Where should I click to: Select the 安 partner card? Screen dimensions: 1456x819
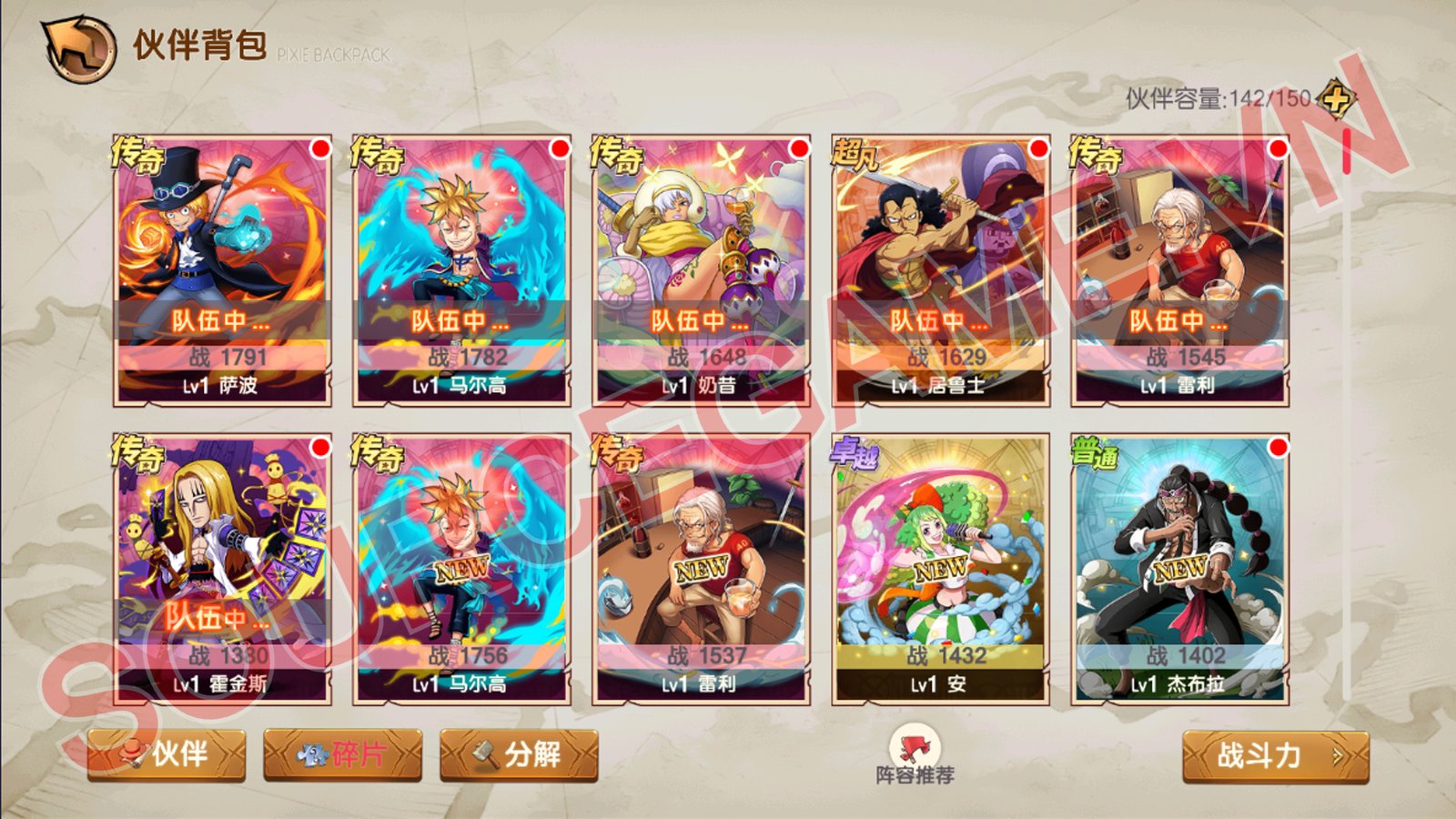coord(940,569)
